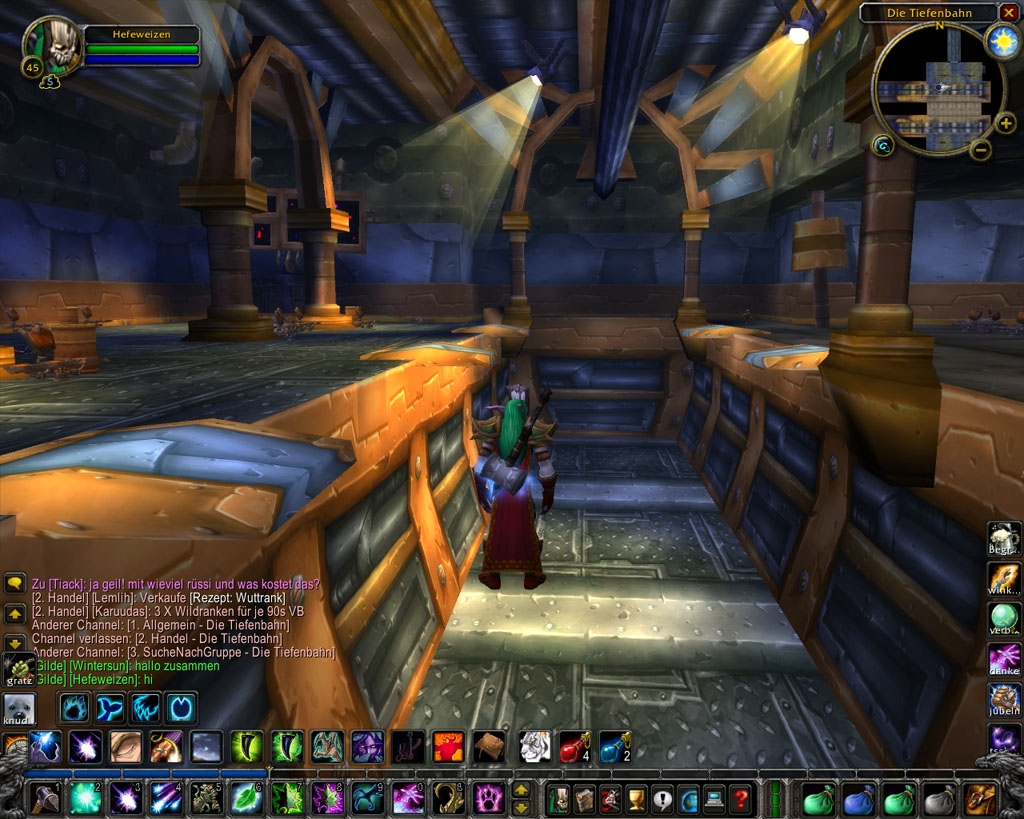Close the minimap with the X button
The width and height of the screenshot is (1024, 819).
[x=1008, y=12]
